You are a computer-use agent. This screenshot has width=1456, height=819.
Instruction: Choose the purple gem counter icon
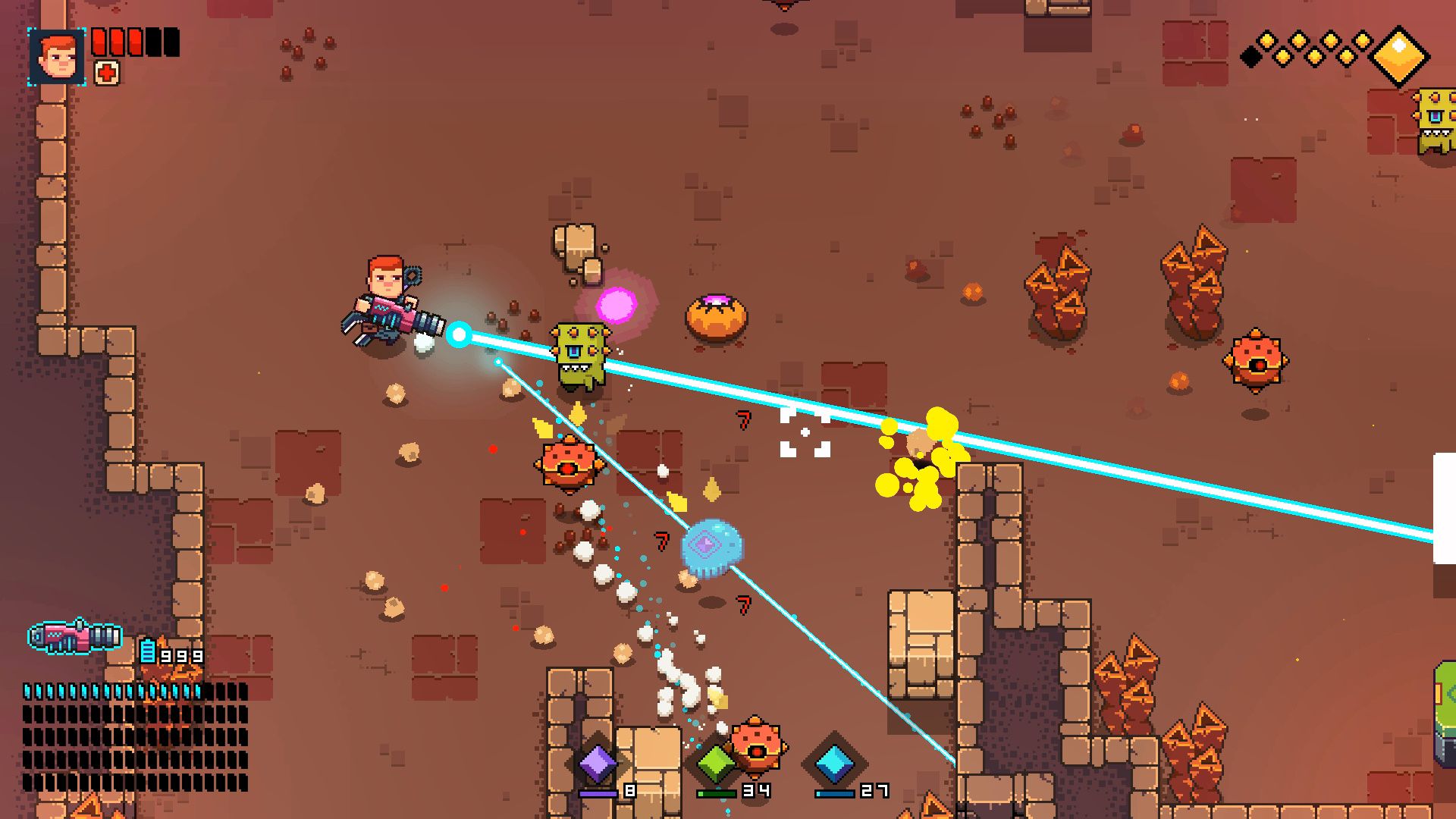coord(597,762)
